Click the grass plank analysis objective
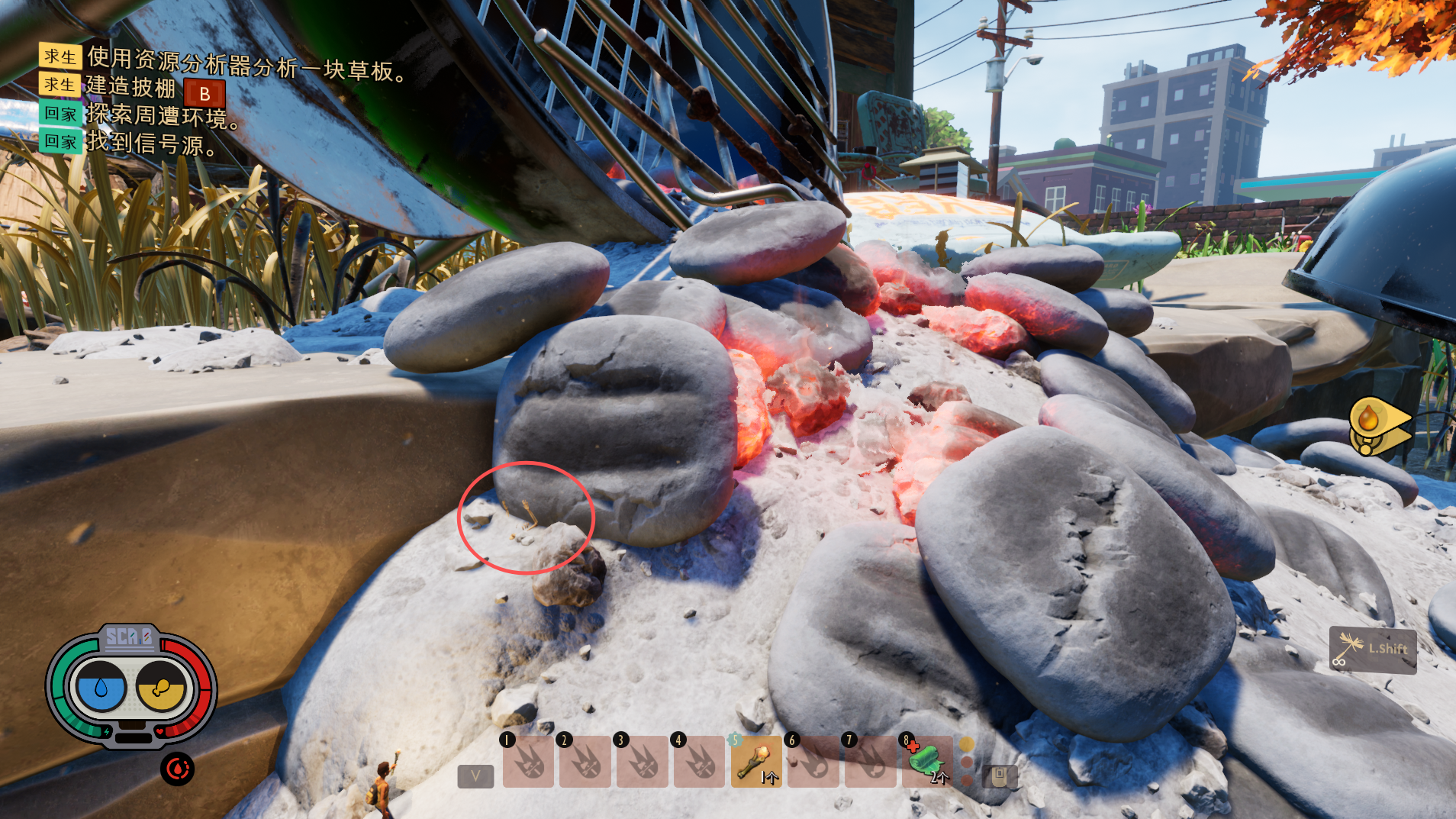Screen dimensions: 1456x819 pos(244,64)
